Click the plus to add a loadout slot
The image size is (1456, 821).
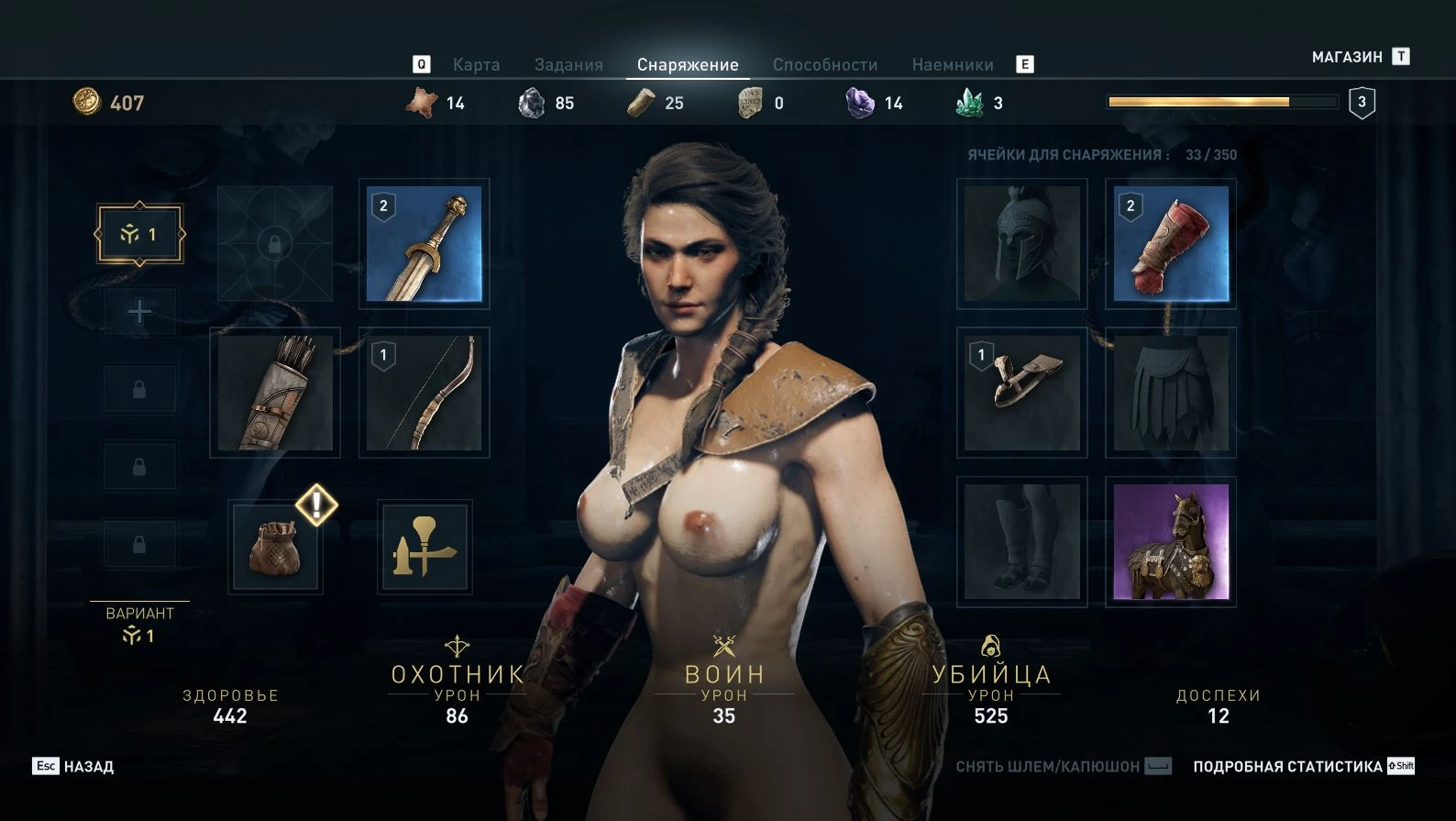[139, 310]
